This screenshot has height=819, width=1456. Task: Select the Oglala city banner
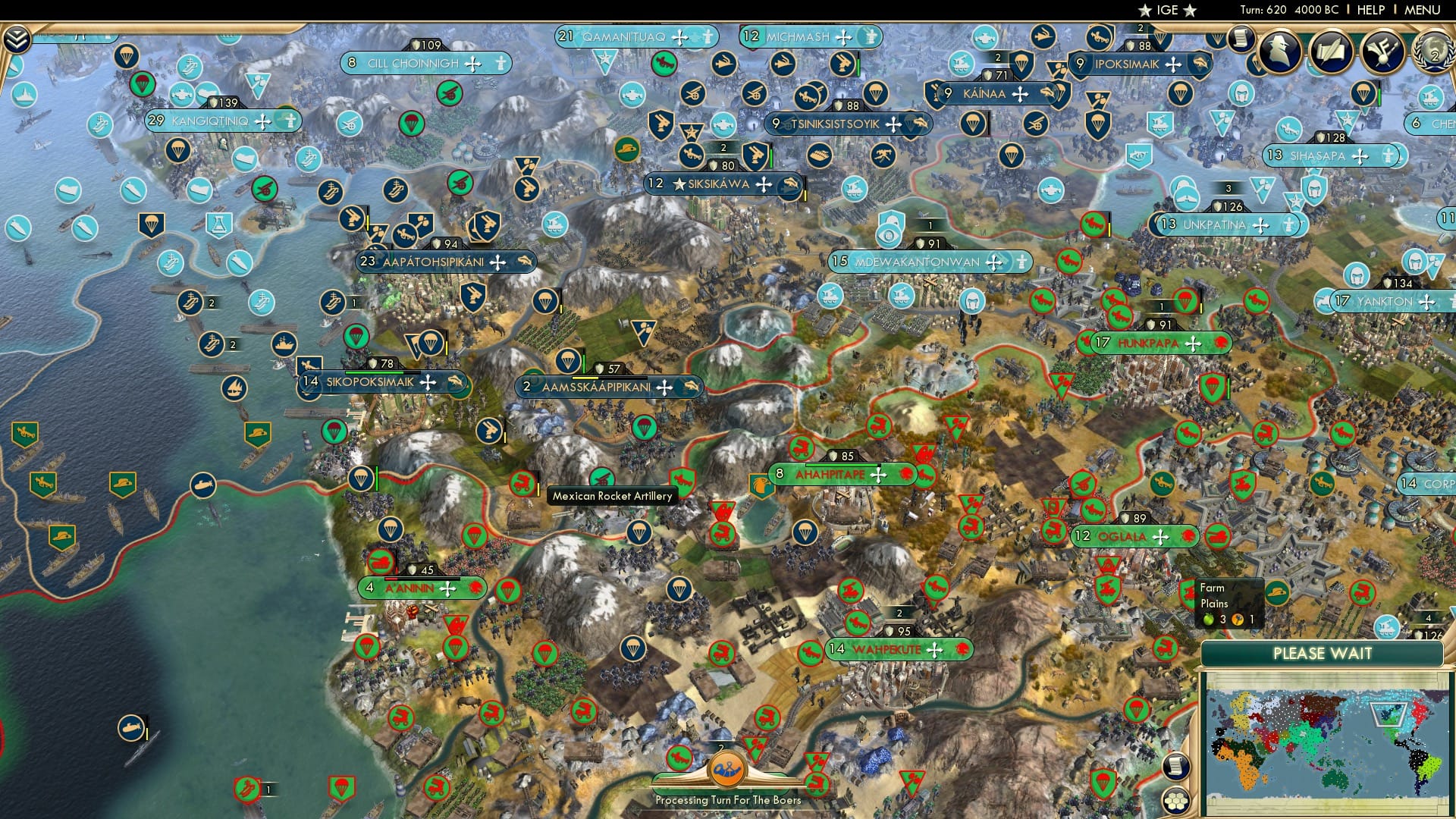(1134, 536)
